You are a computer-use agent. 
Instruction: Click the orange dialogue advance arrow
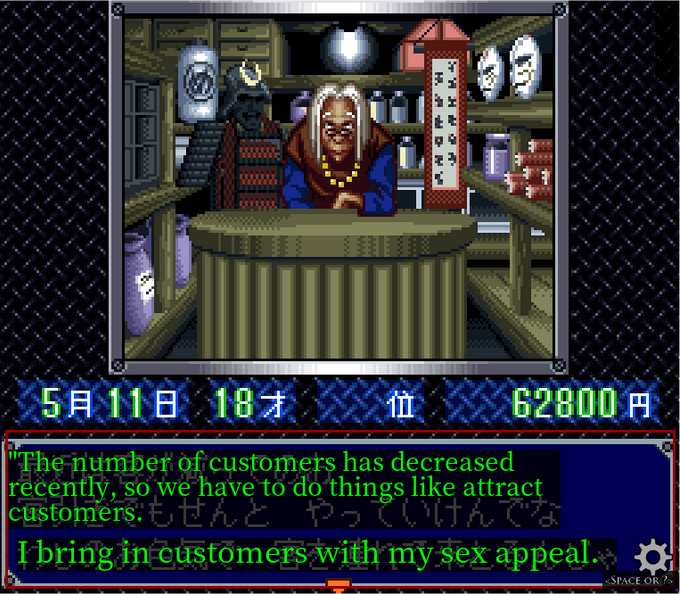tap(338, 585)
